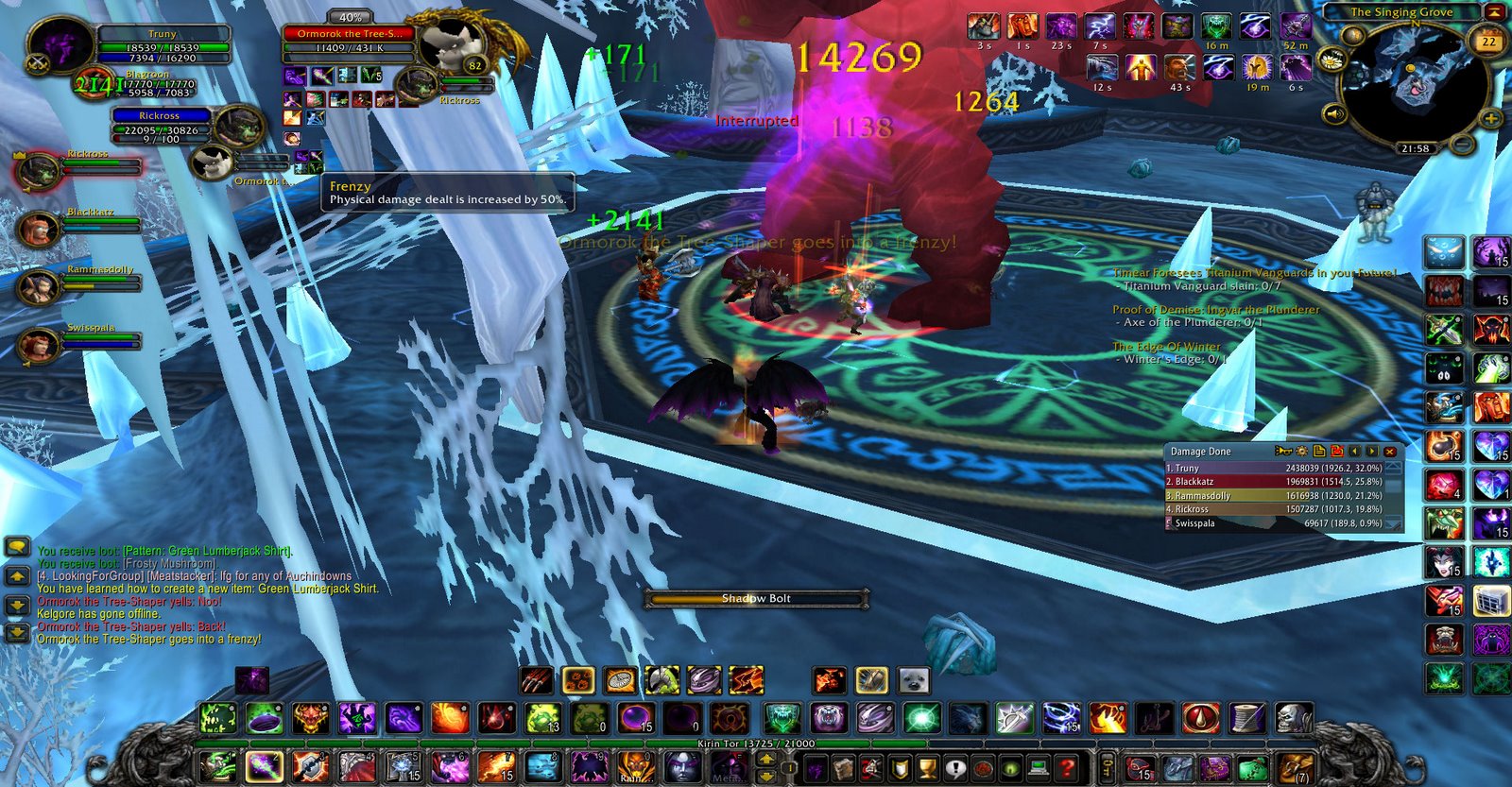Zoom out the minimap
Viewport: 1512px width, 787px height.
pyautogui.click(x=1462, y=145)
